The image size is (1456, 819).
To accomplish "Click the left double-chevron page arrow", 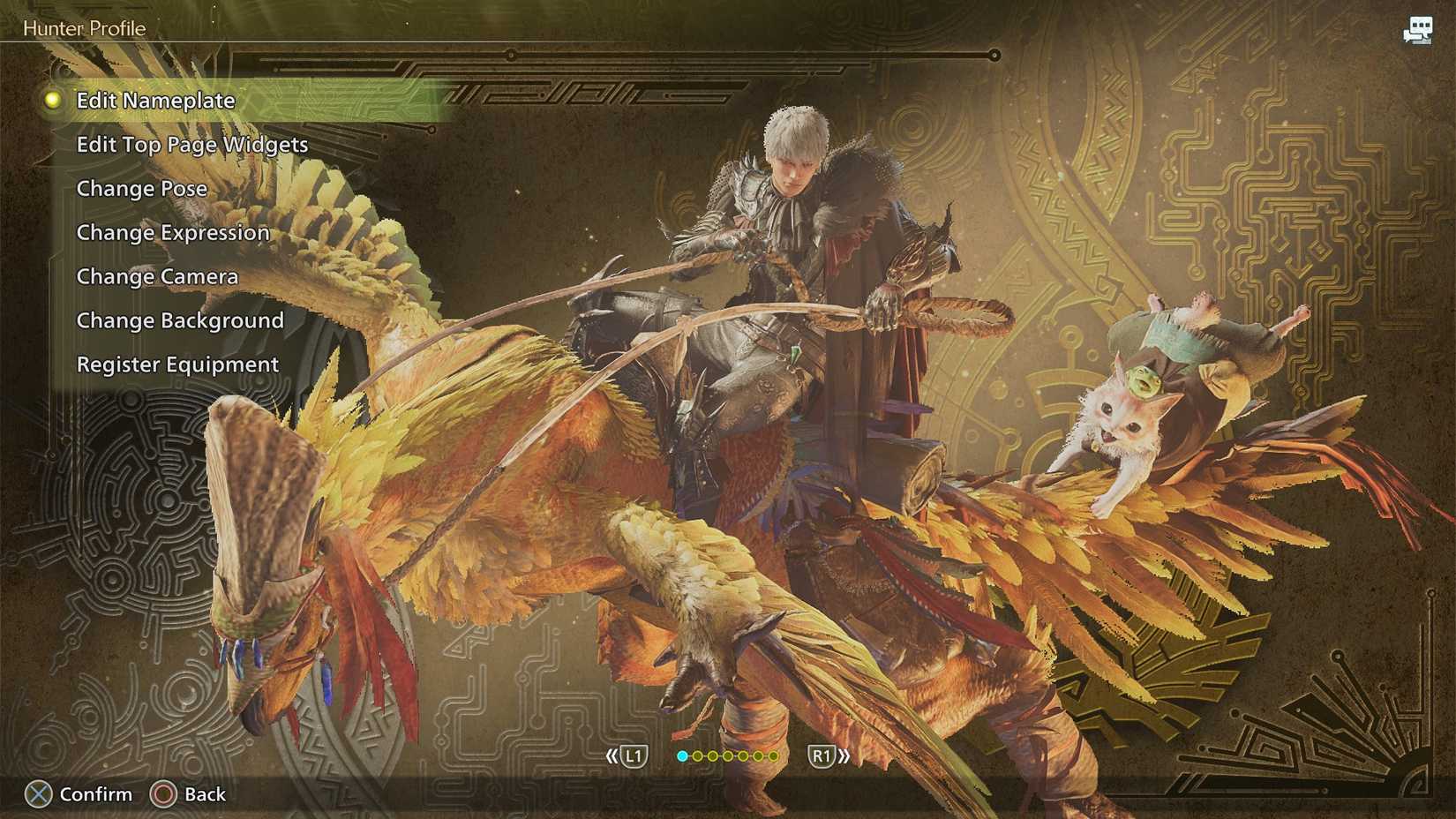I will pyautogui.click(x=611, y=756).
